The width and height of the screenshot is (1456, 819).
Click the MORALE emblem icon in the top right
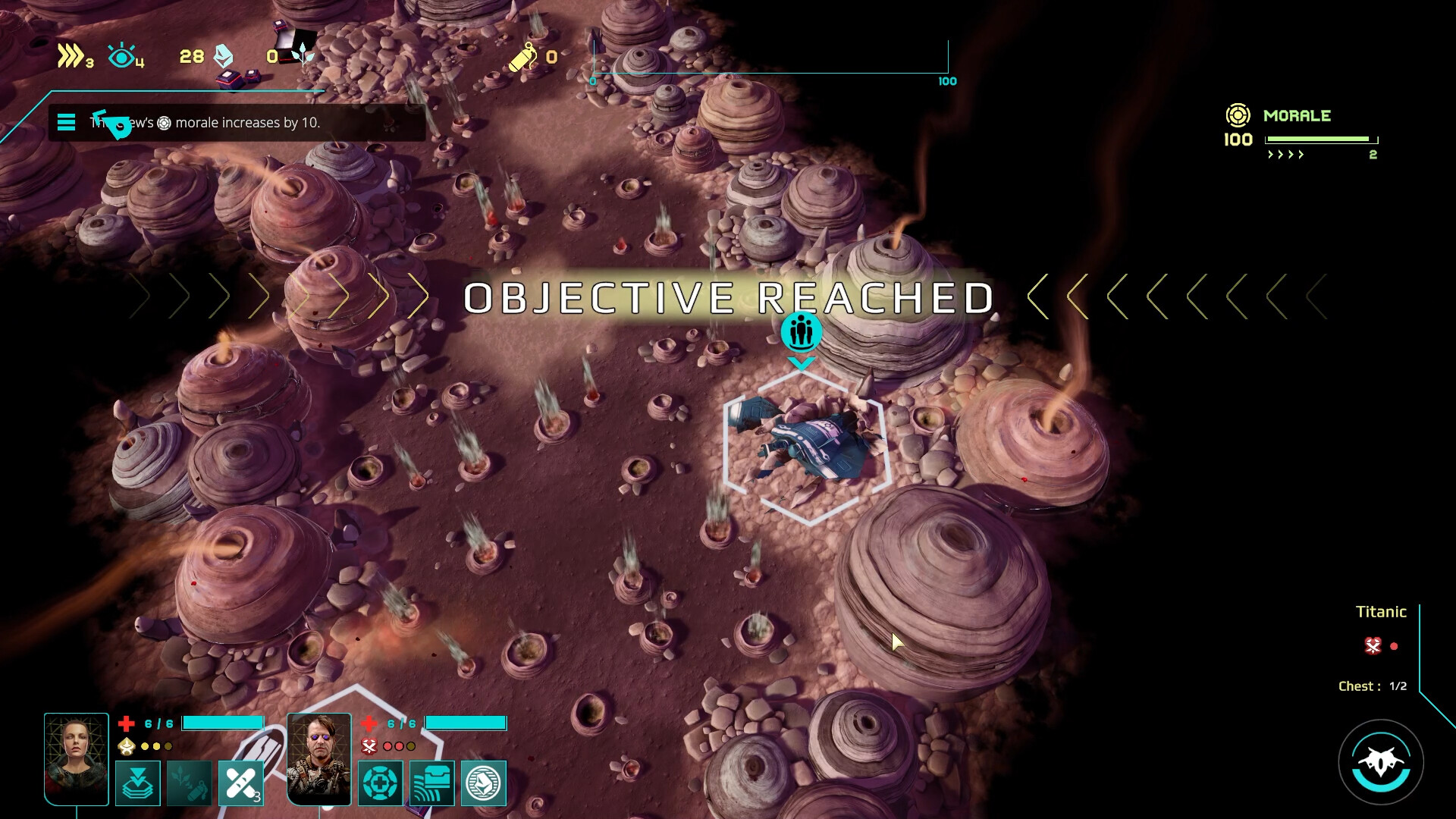point(1238,115)
